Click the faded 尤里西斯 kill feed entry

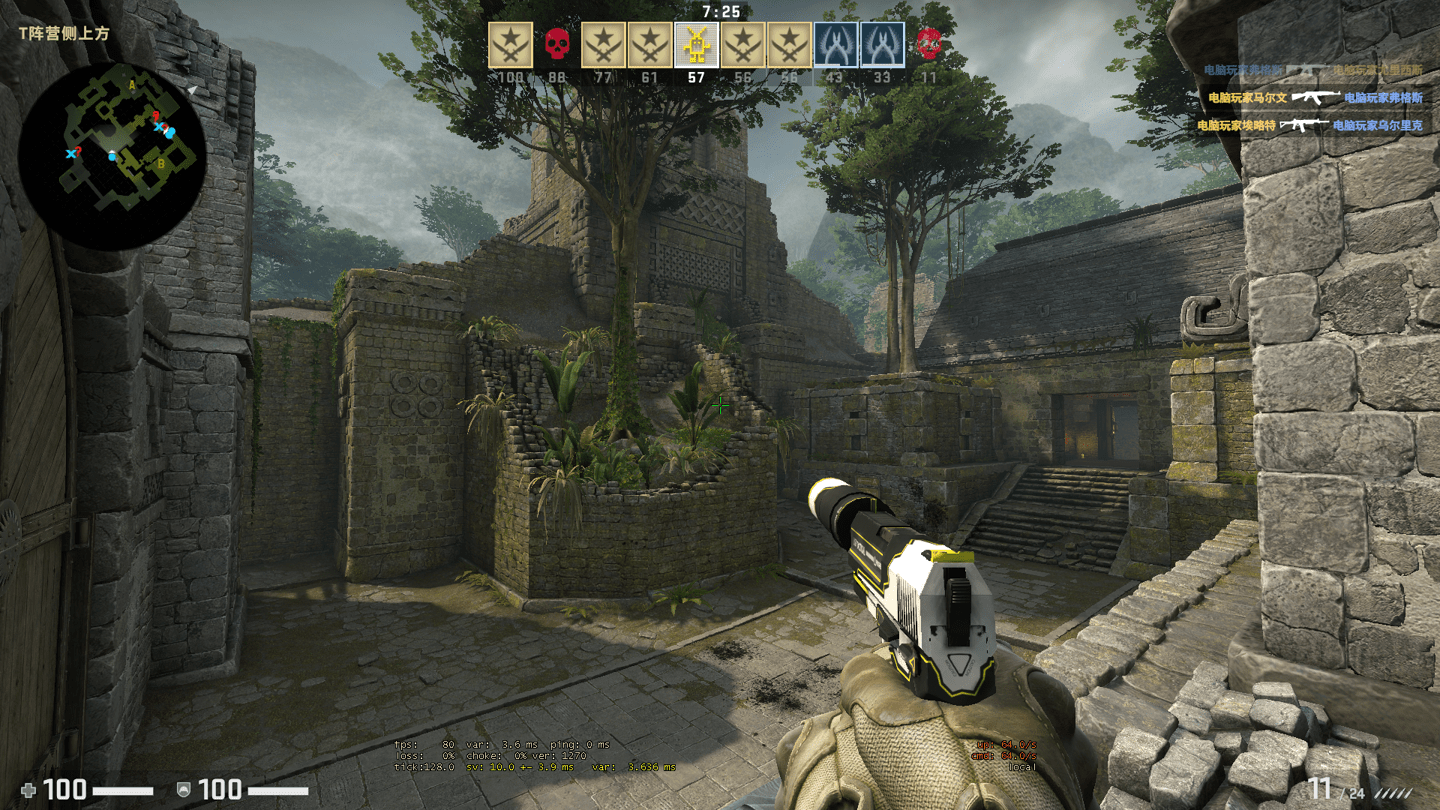point(1312,71)
